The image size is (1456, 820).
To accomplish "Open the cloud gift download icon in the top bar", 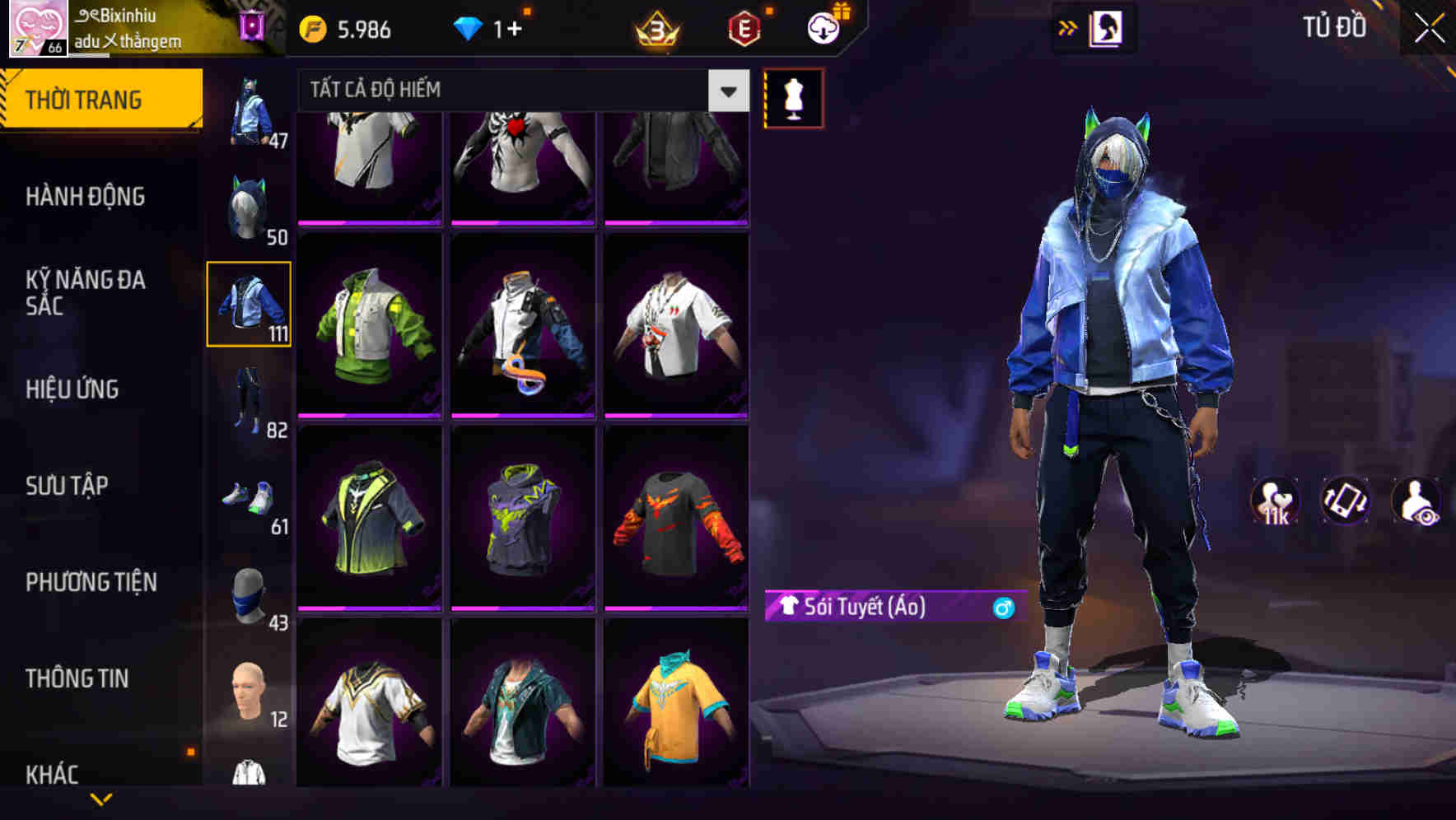I will coord(821,27).
